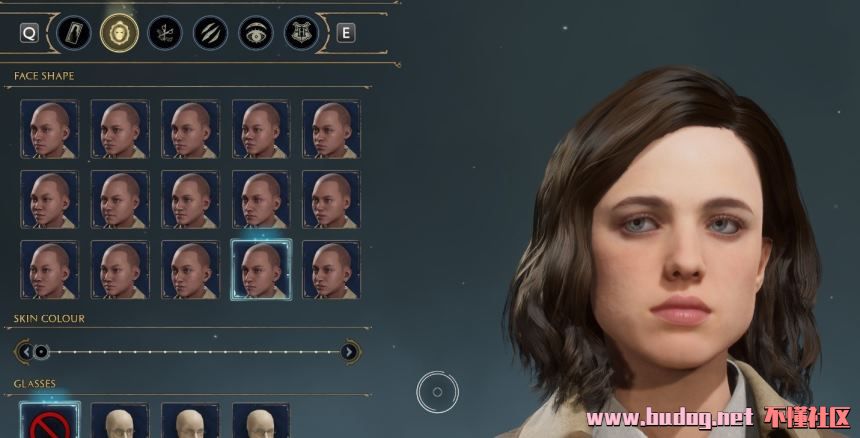Image resolution: width=860 pixels, height=438 pixels.
Task: Open the scars claw-mark tab
Action: [x=210, y=33]
